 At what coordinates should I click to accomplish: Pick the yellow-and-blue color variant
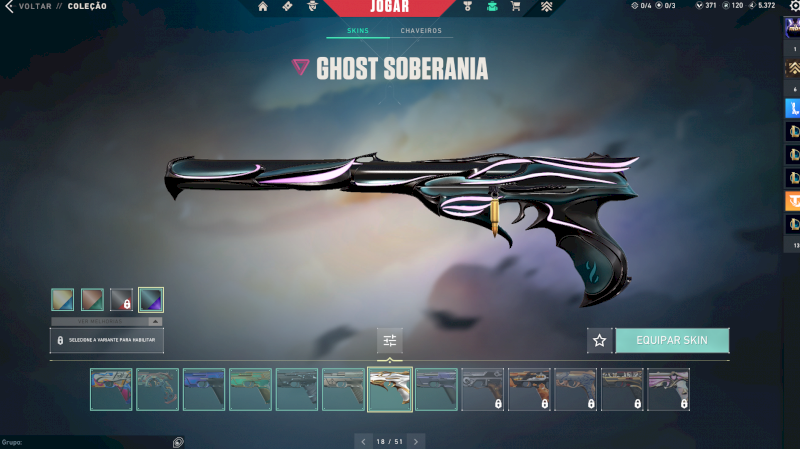click(x=63, y=299)
